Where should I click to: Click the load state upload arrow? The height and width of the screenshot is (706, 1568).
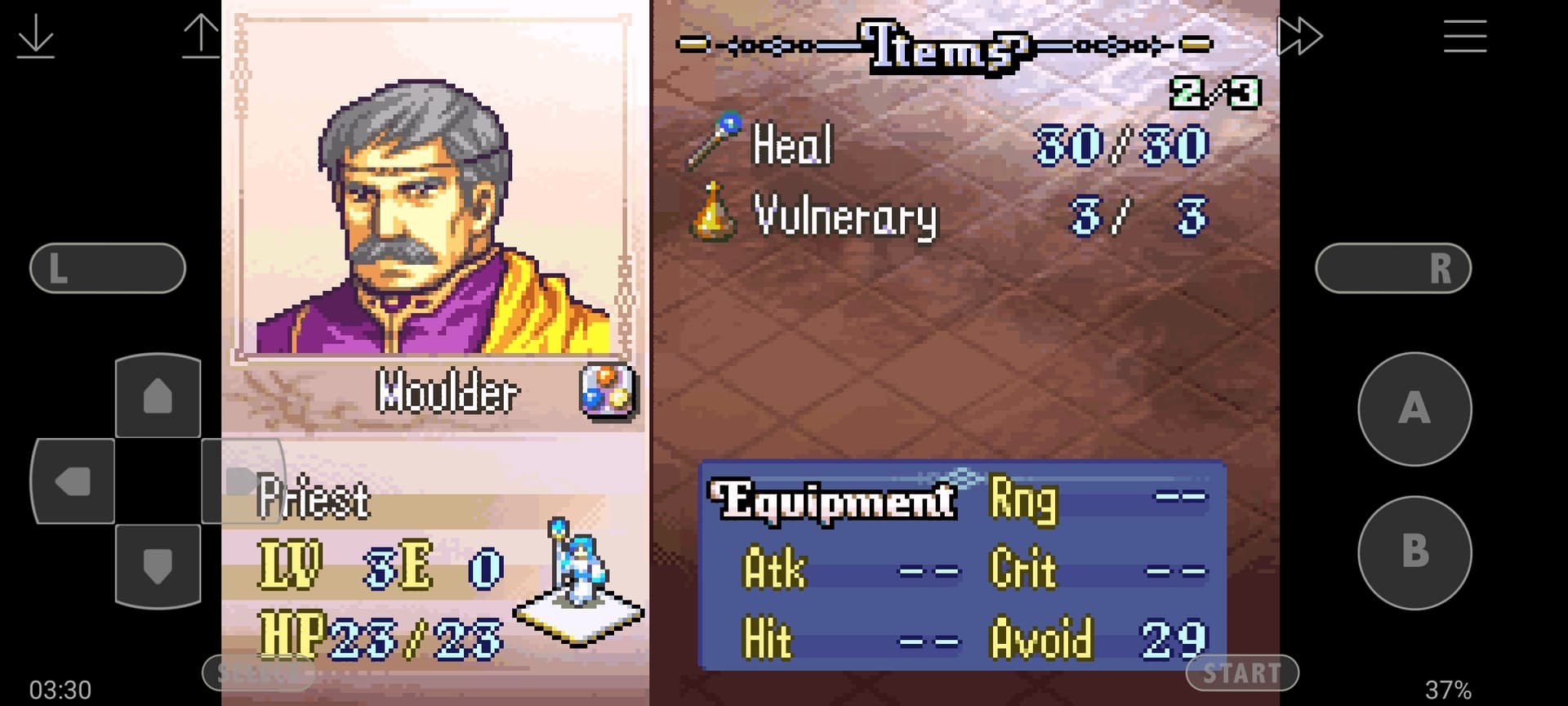201,38
